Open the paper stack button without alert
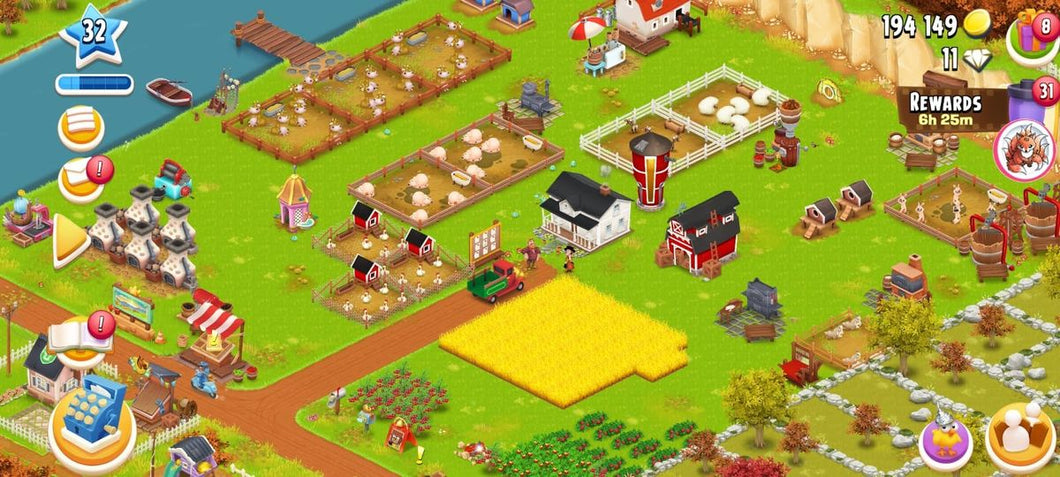The image size is (1060, 477). 82,129
